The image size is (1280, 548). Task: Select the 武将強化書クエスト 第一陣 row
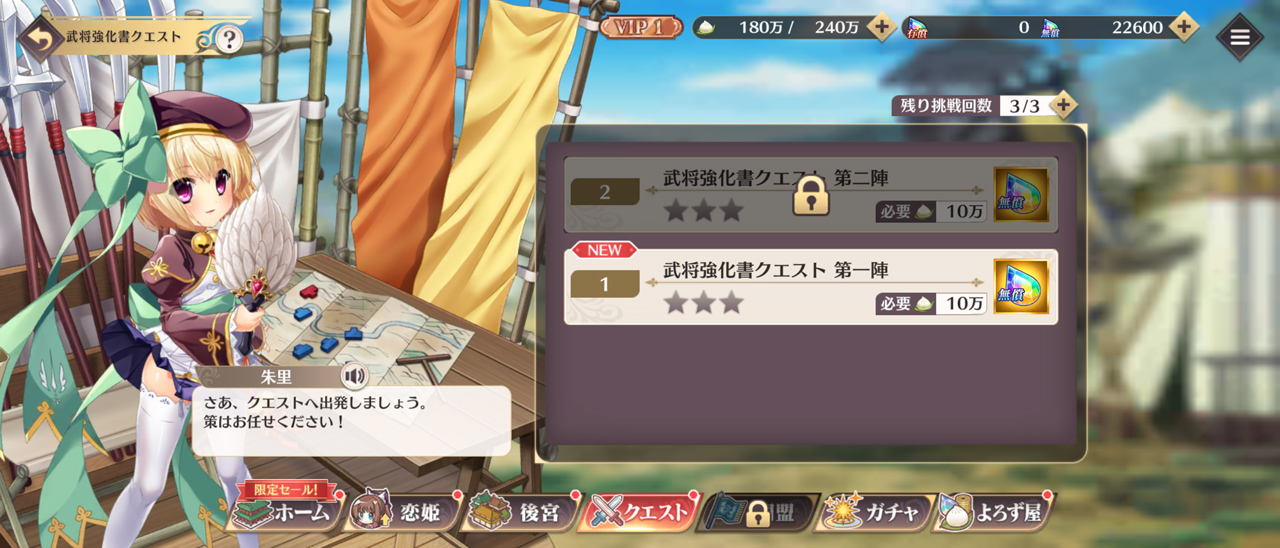(780, 286)
